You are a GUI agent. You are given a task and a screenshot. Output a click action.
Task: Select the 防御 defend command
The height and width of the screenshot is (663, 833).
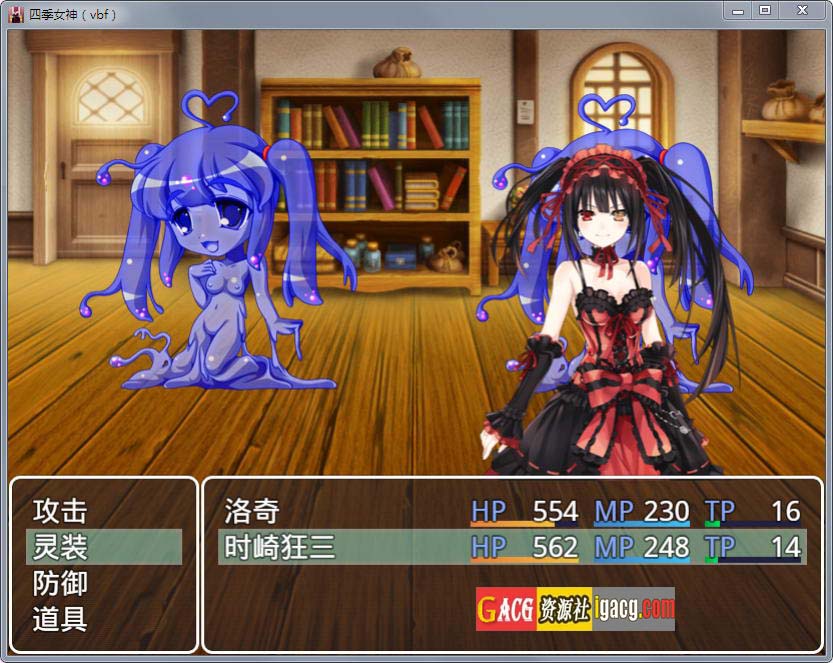click(x=61, y=583)
